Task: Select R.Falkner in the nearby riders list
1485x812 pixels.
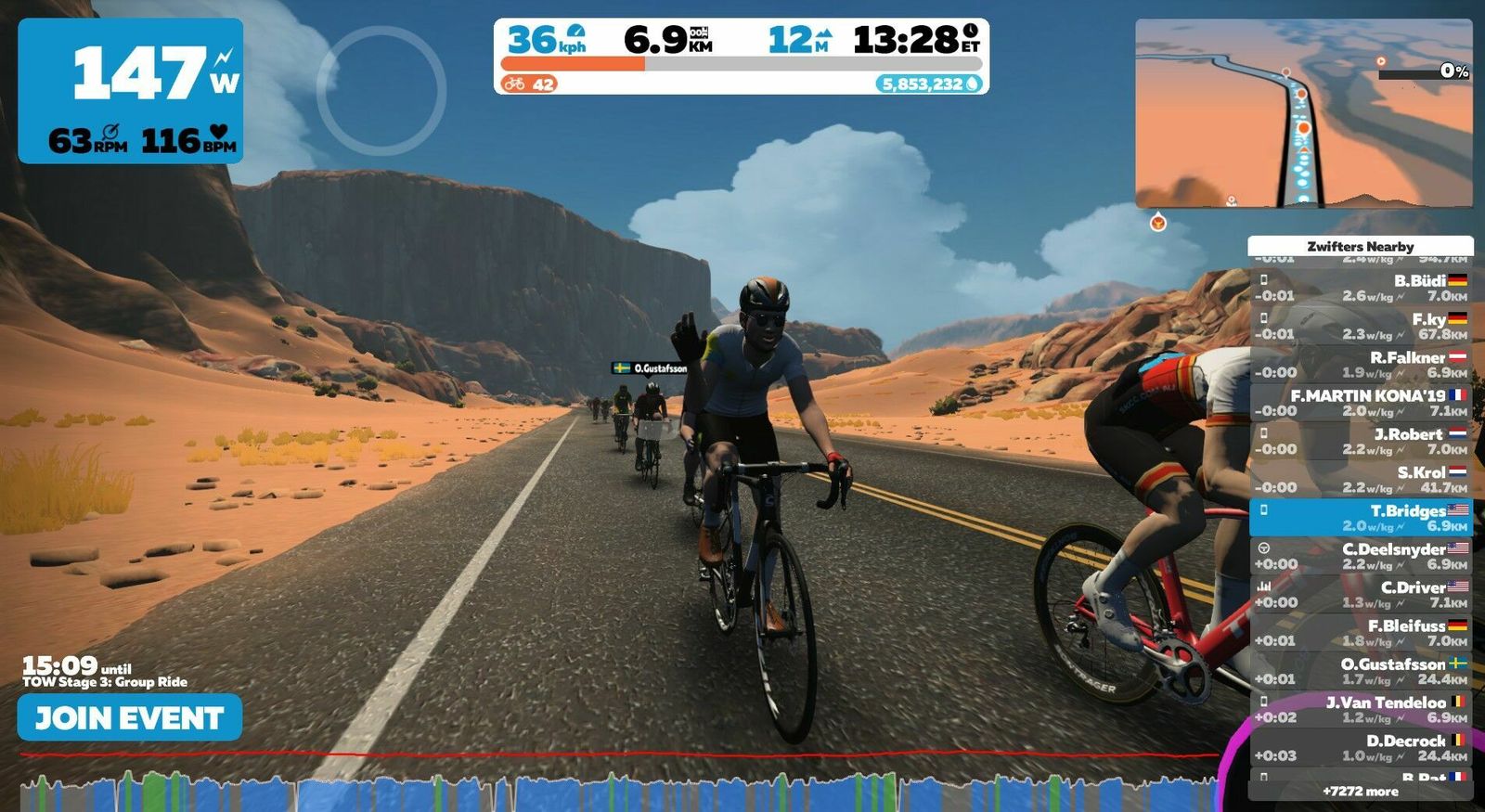Action: 1360,364
